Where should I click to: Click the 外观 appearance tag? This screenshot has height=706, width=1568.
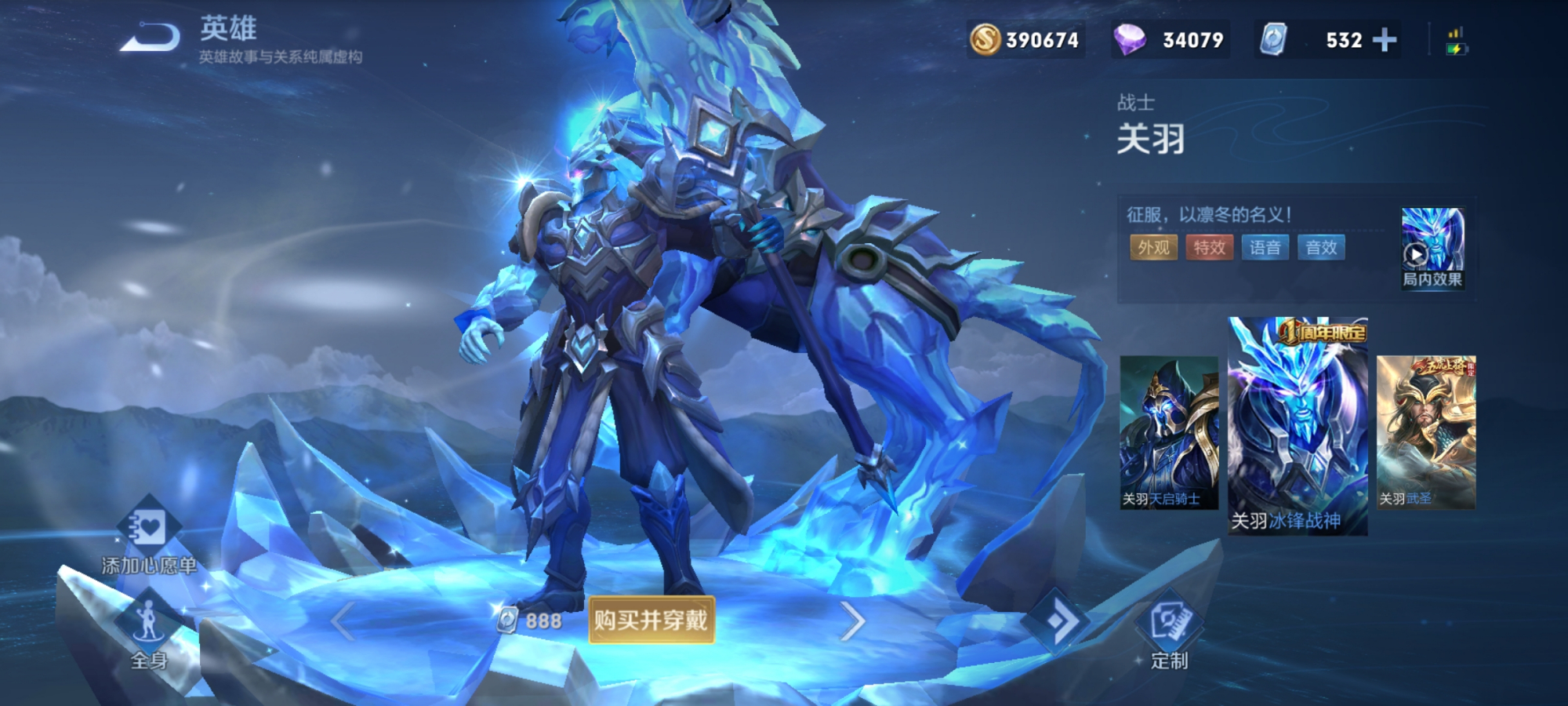tap(1153, 248)
